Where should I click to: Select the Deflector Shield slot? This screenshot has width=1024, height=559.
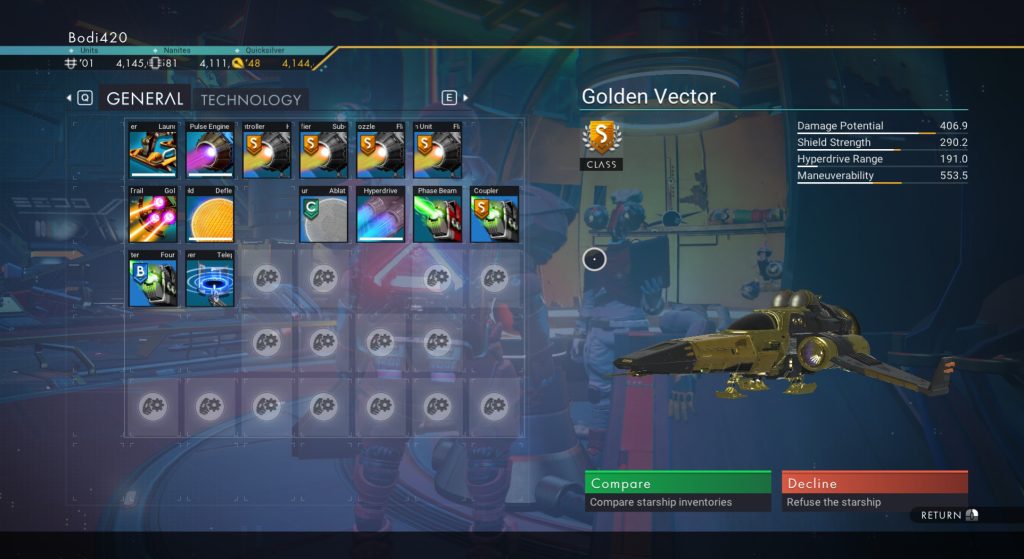coord(210,214)
